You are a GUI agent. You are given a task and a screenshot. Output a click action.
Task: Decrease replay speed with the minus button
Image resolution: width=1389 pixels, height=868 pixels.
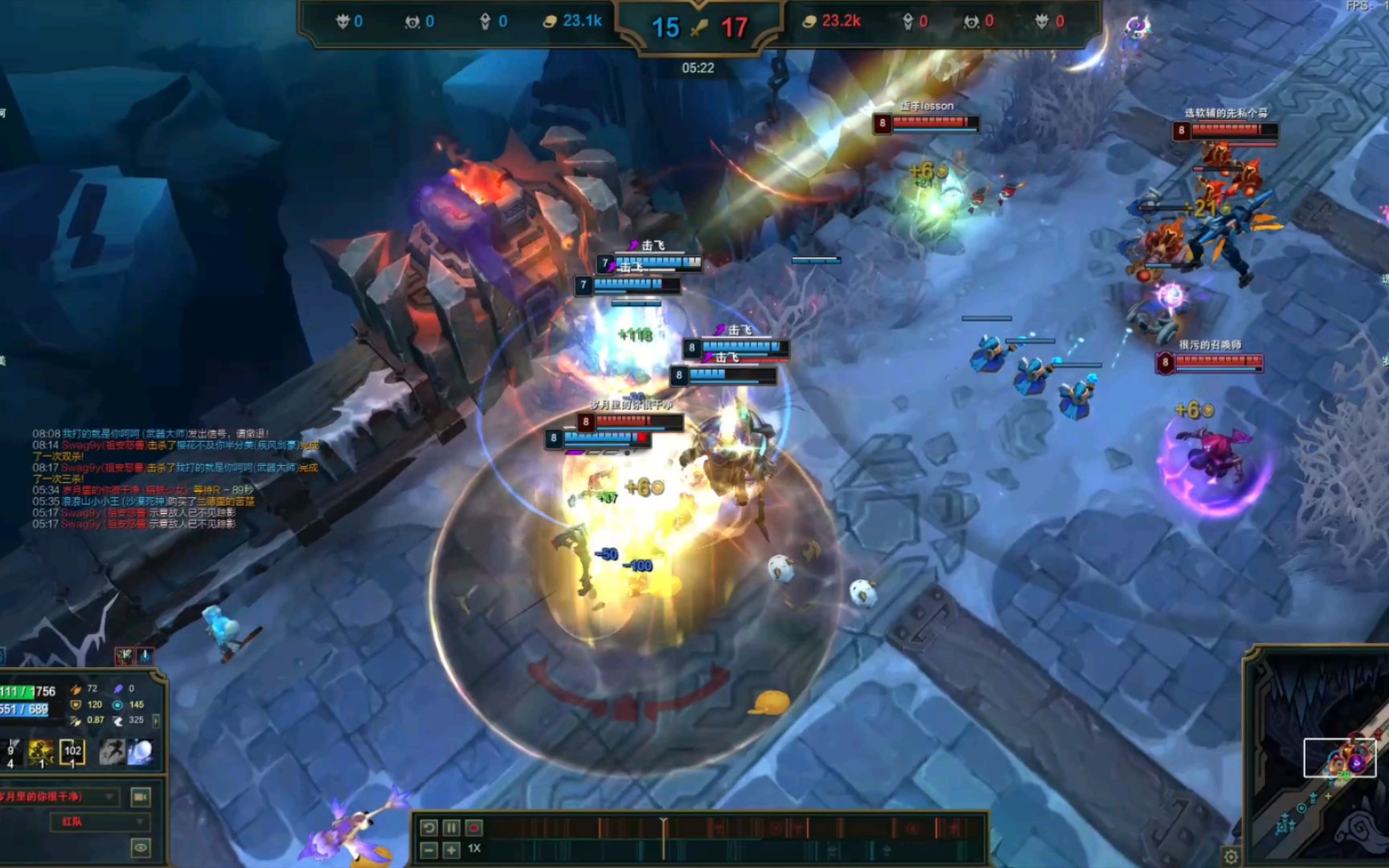click(429, 850)
